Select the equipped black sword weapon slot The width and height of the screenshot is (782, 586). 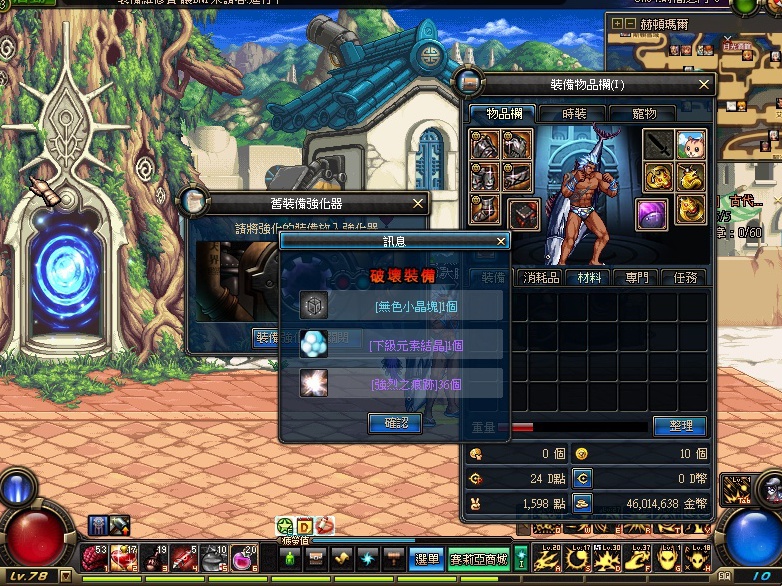pos(658,145)
